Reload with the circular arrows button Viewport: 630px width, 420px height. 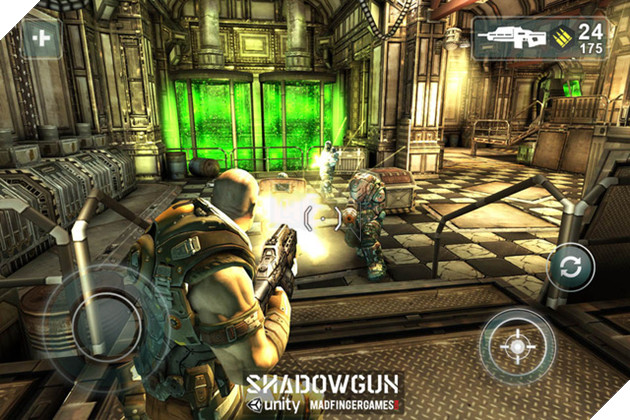(x=570, y=267)
